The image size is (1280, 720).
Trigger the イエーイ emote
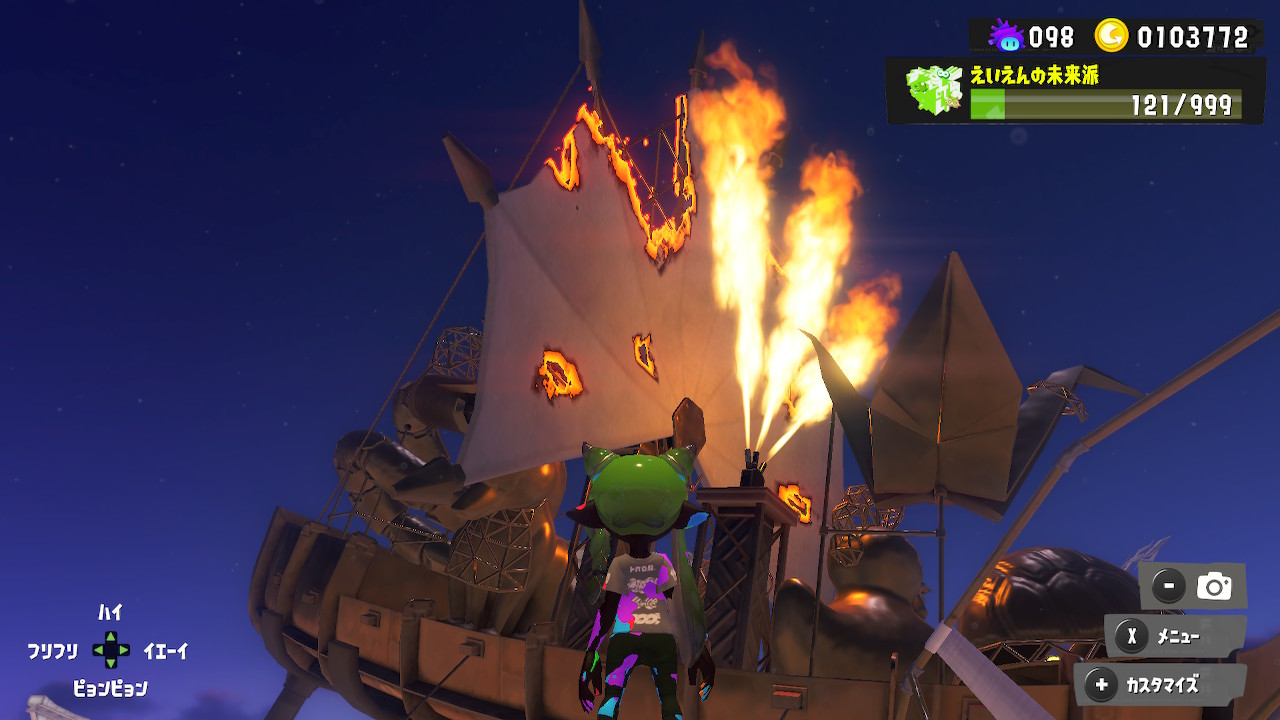click(x=166, y=651)
